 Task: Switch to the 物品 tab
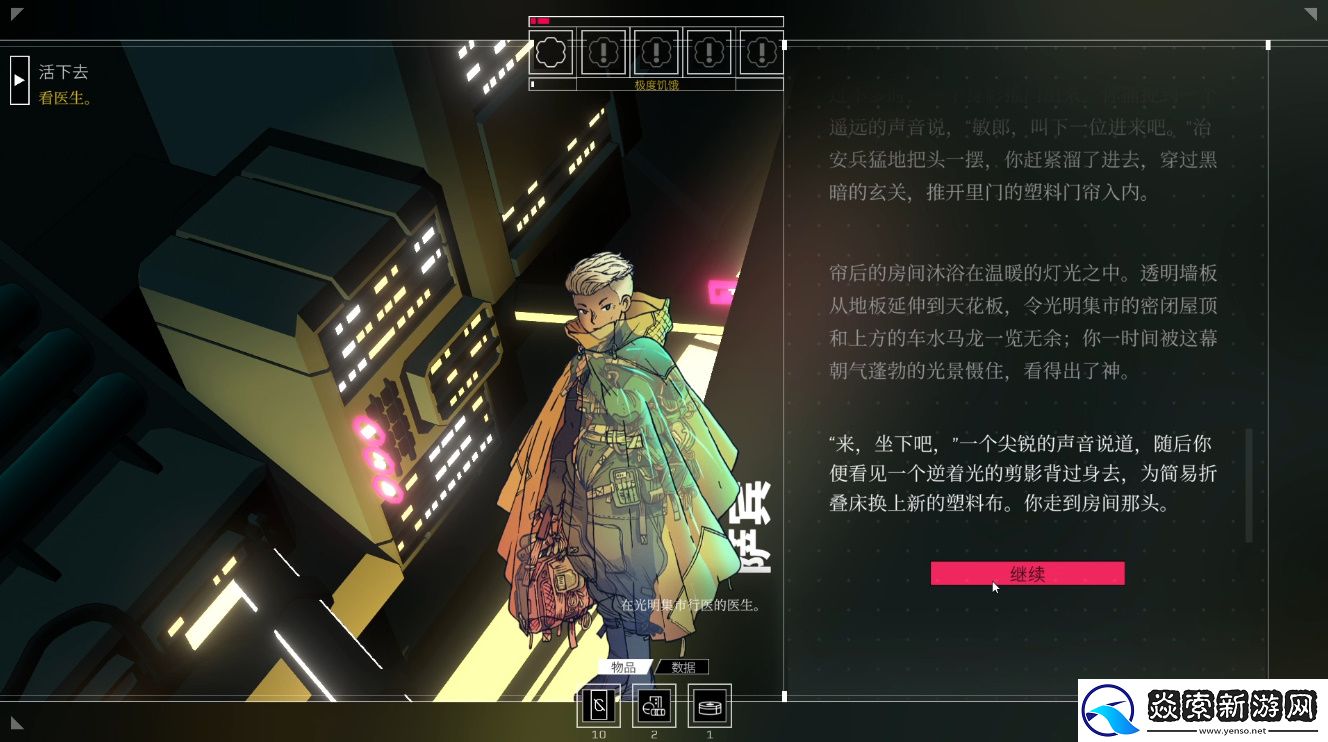tap(621, 666)
